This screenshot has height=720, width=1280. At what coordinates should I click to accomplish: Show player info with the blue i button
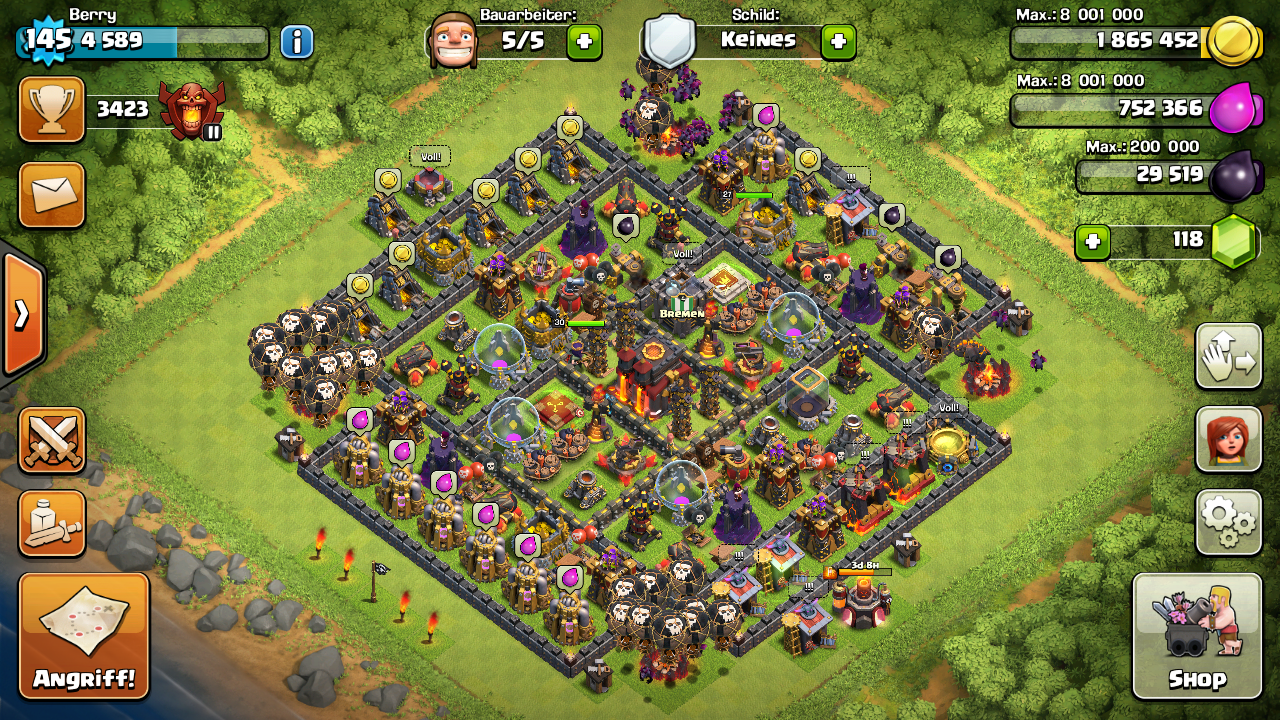(x=296, y=42)
